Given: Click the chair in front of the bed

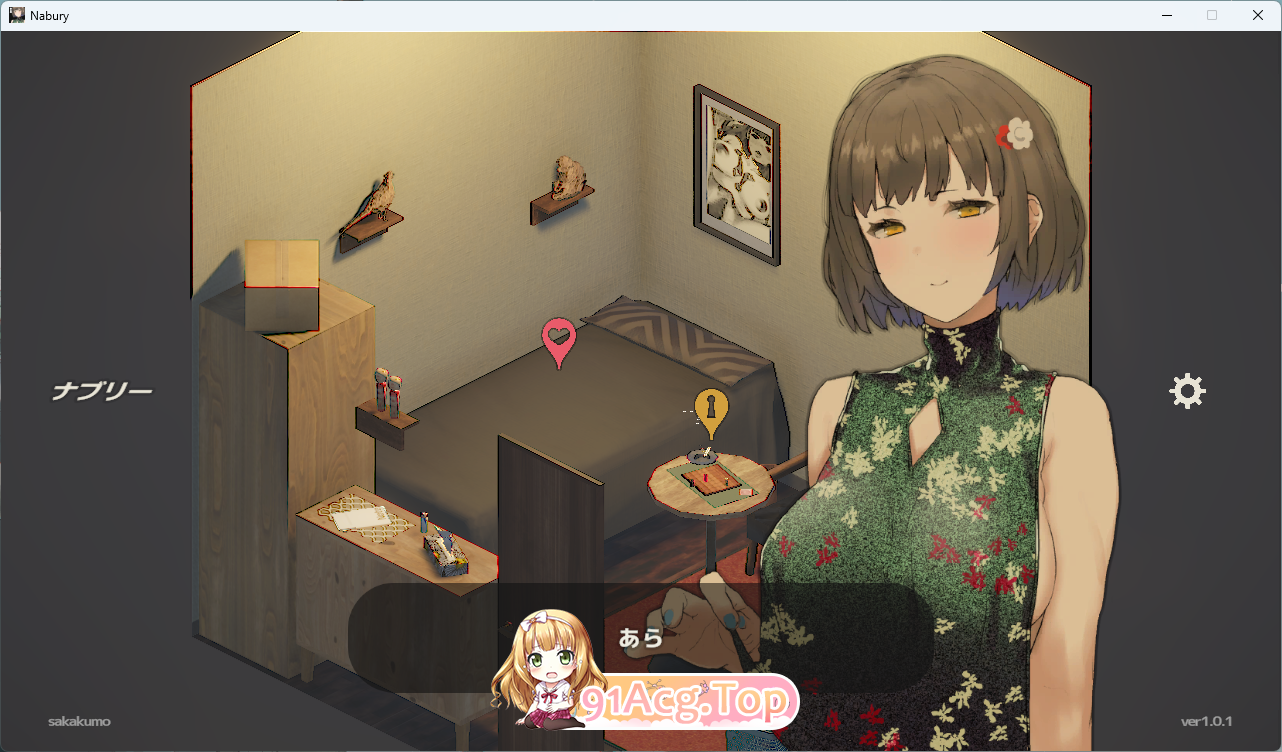Looking at the screenshot, I should pos(553,500).
